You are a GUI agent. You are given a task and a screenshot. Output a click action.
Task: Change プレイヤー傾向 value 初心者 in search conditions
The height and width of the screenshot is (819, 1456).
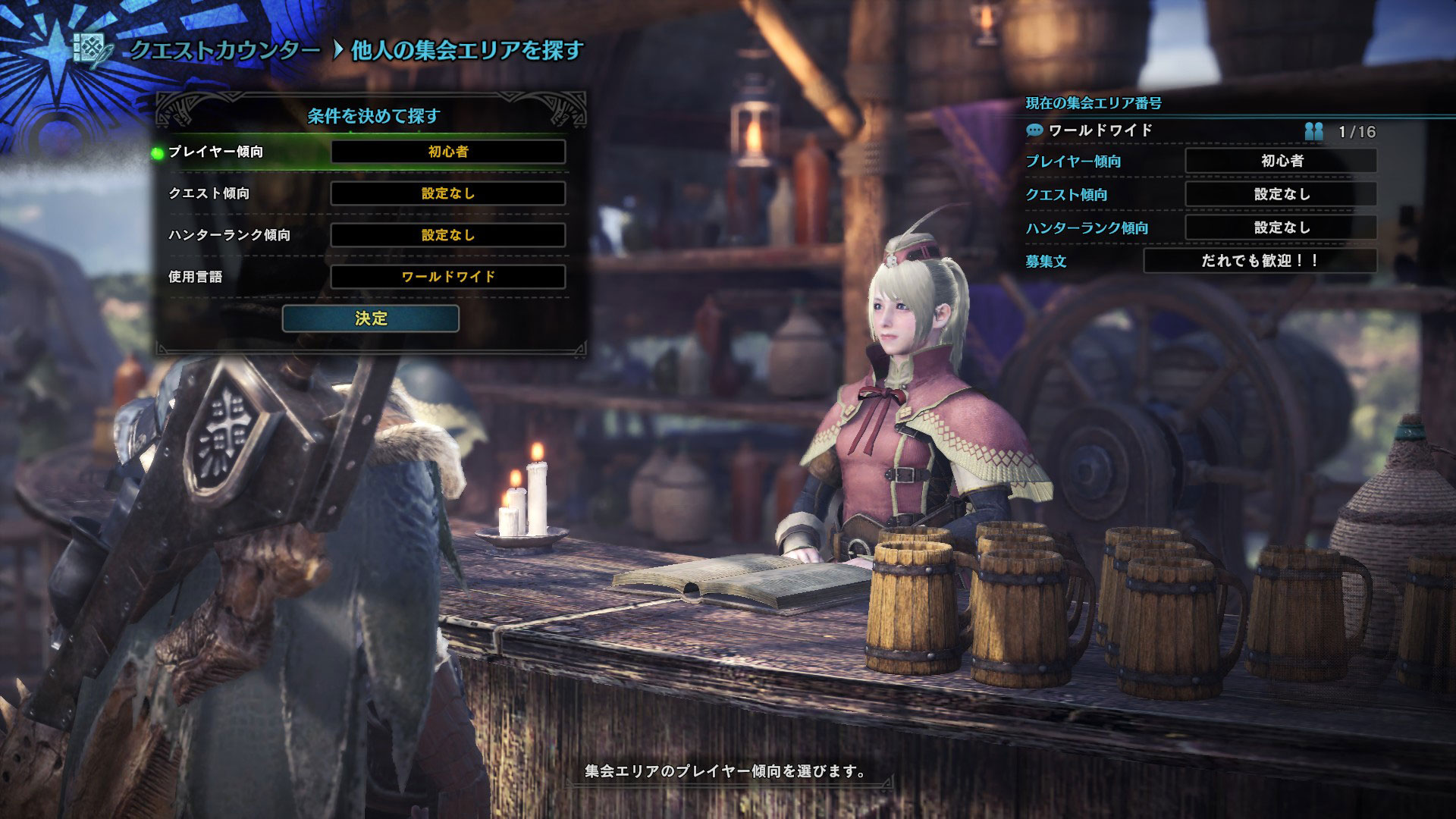click(447, 152)
